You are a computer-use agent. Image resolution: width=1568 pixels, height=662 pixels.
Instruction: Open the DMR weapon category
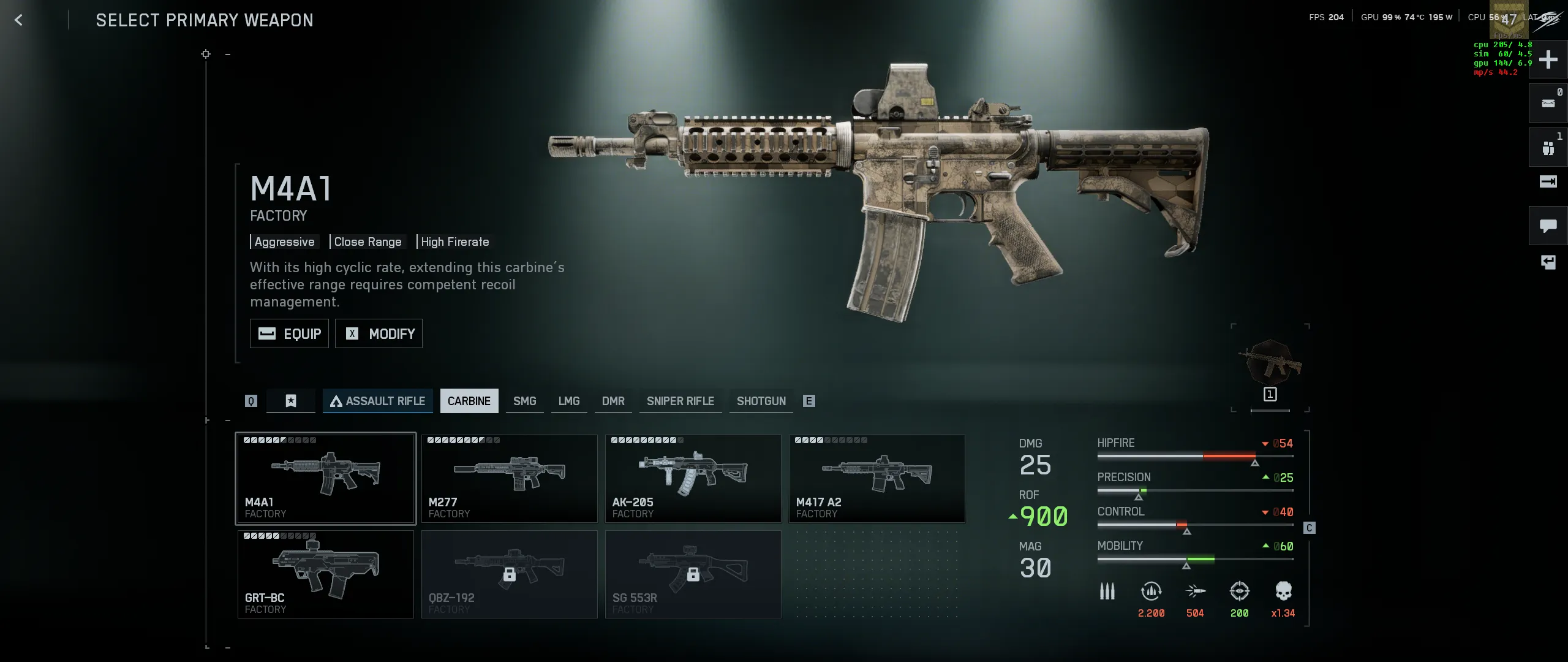coord(613,401)
